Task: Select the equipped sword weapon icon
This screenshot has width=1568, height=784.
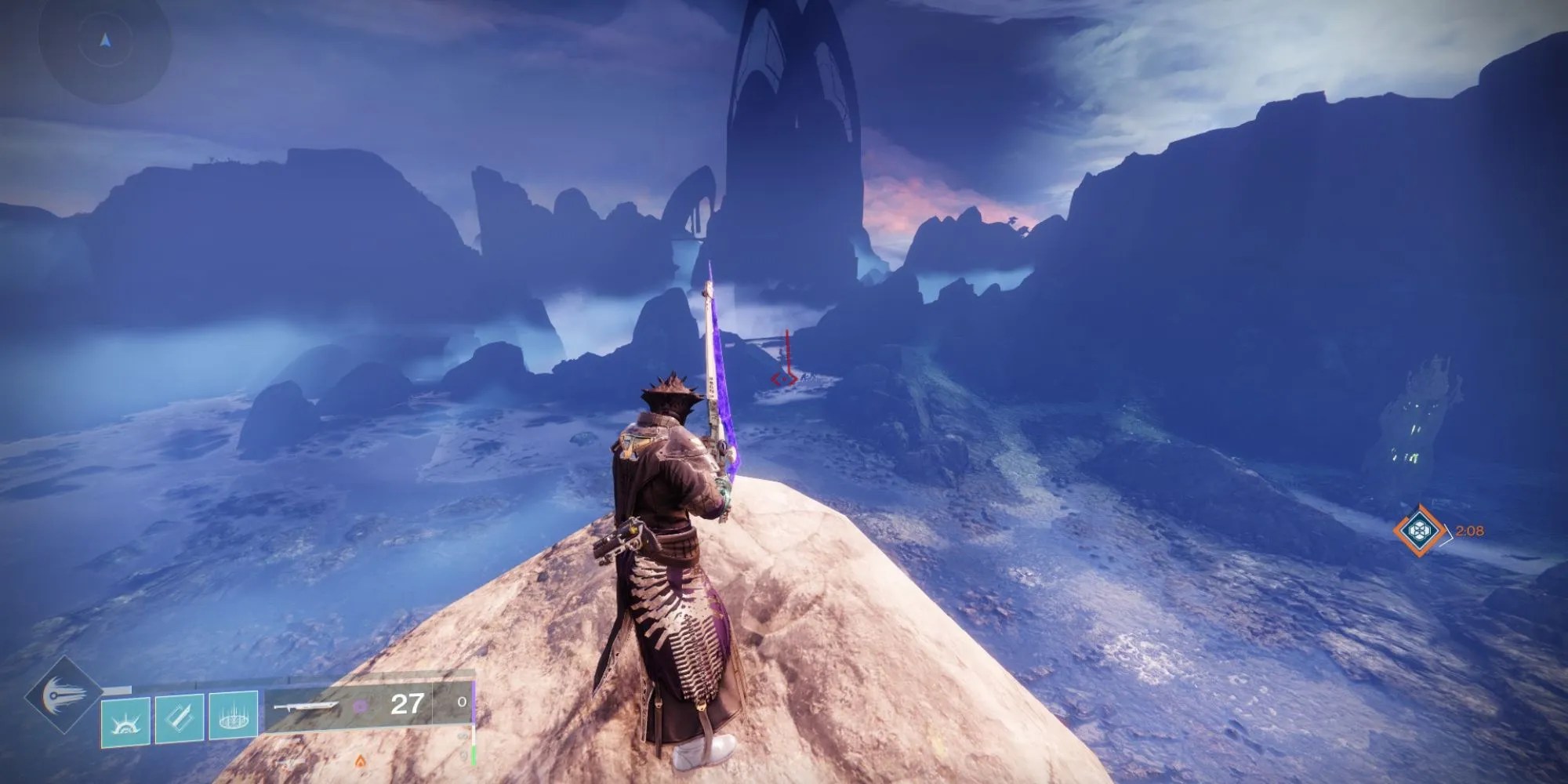Action: click(x=306, y=706)
